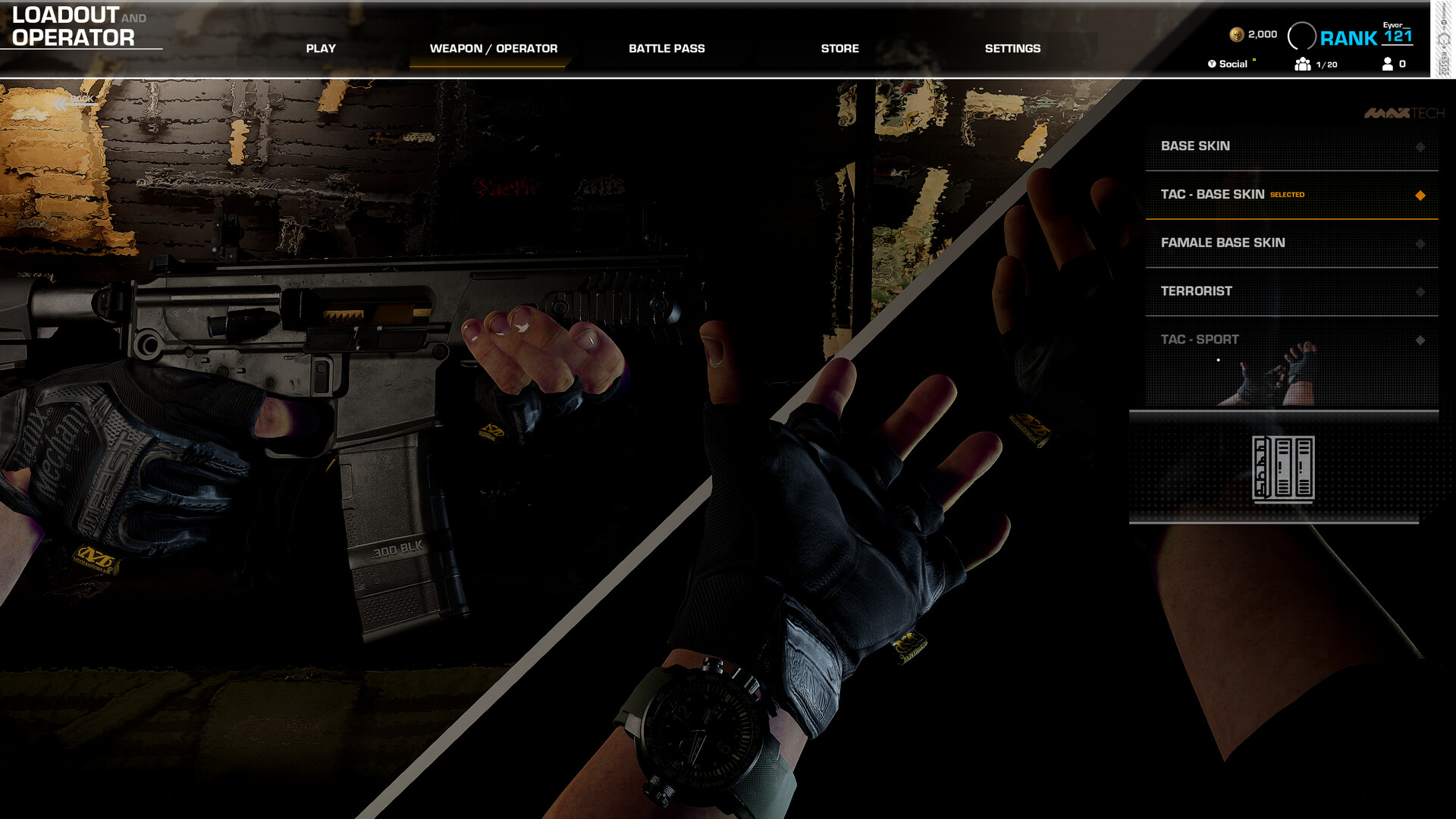
Task: Open the rank 121 avatar circle
Action: click(x=1304, y=34)
